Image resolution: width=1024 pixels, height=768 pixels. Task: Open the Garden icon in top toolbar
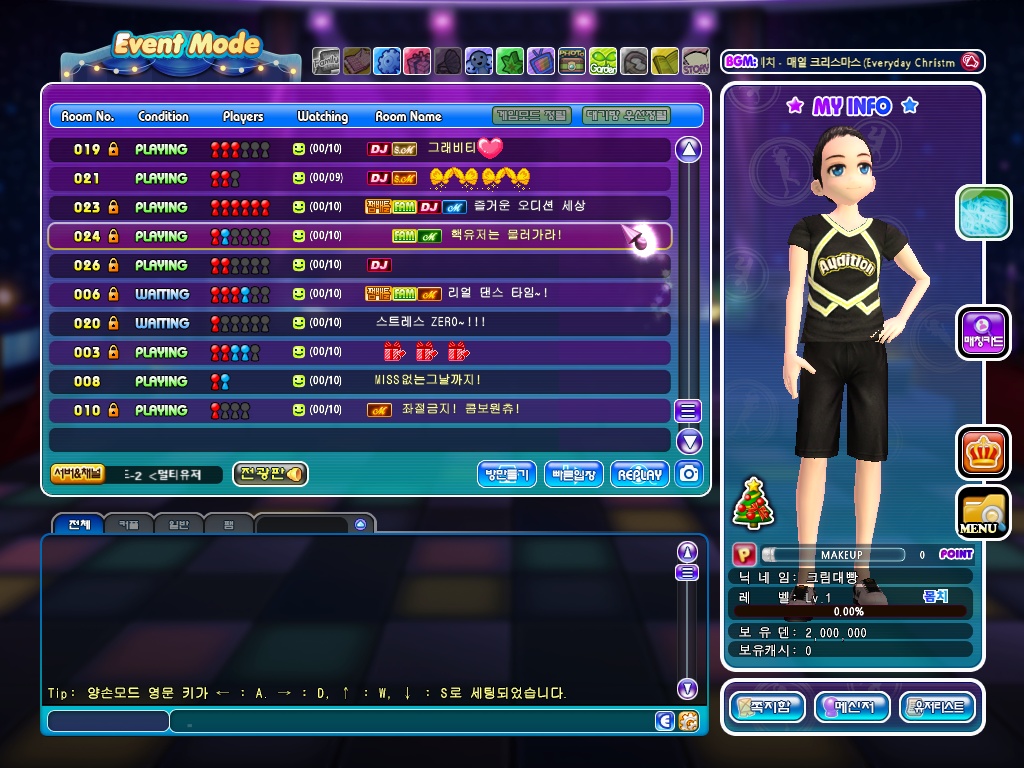click(603, 62)
